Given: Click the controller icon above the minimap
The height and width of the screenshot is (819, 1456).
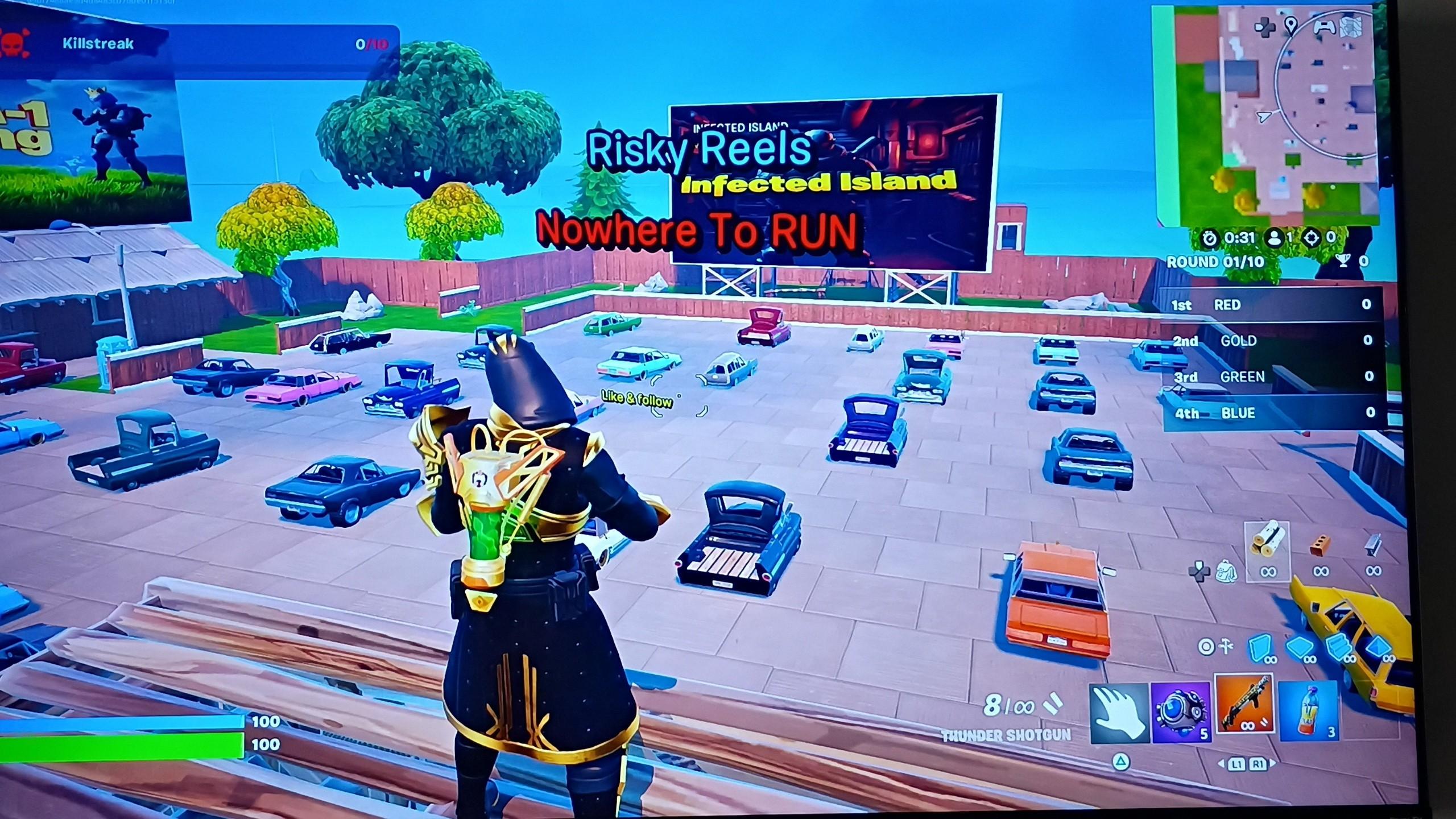Looking at the screenshot, I should (1324, 28).
